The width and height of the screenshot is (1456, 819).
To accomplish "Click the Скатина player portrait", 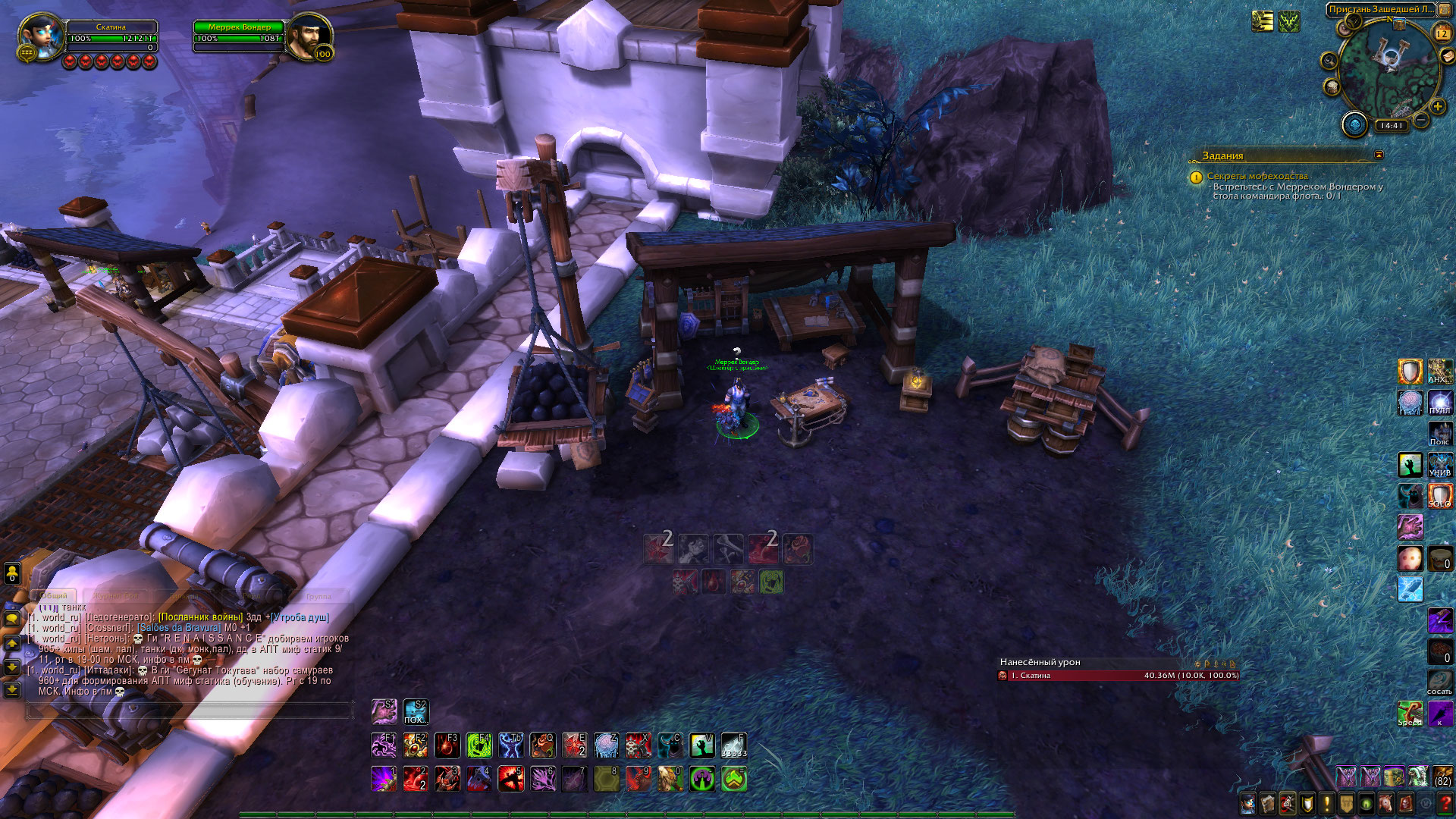I will coord(39,35).
